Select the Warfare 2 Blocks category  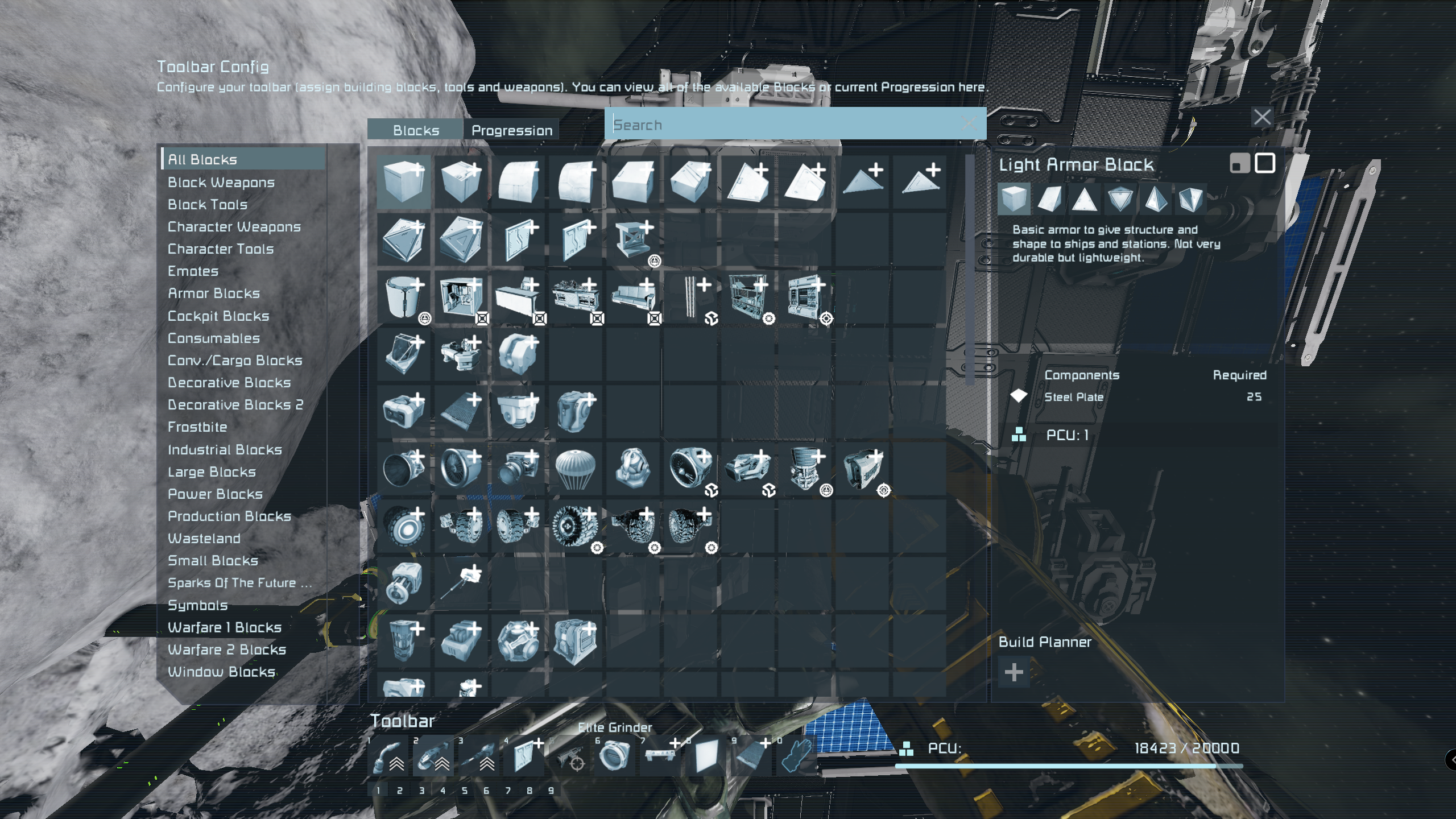226,650
